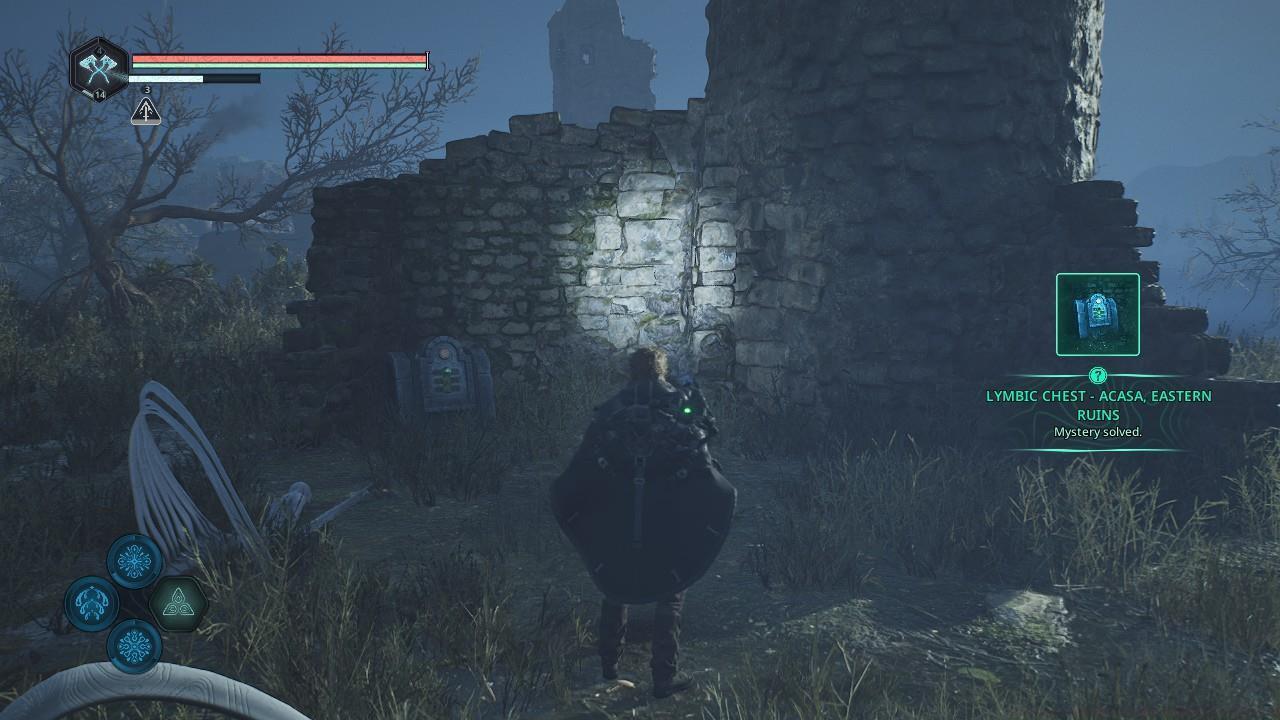Activate the lower frost ability icon
The image size is (1280, 720).
pos(133,646)
